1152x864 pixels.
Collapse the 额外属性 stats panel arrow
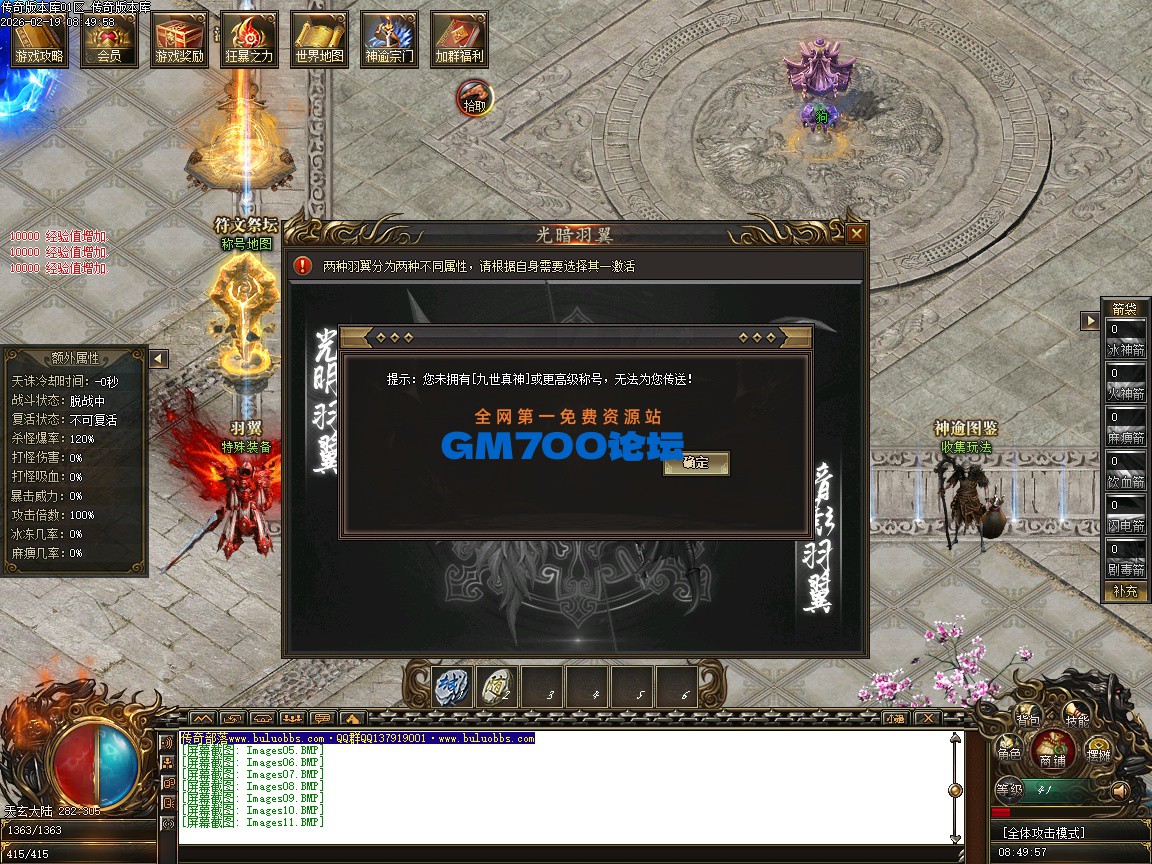coord(159,358)
